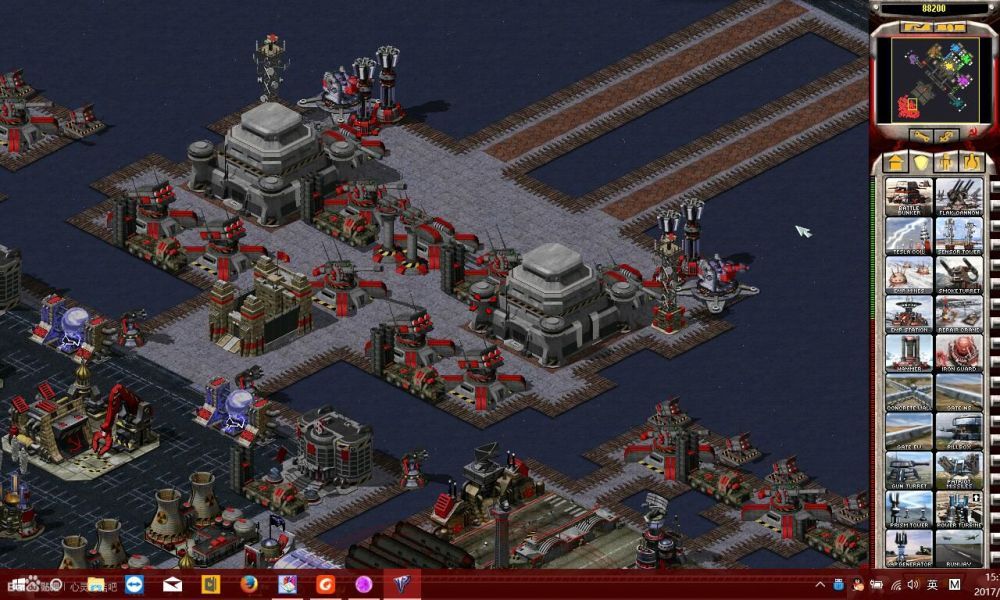Queue a Tesla Coil defense
Viewport: 1000px width, 600px height.
point(909,235)
